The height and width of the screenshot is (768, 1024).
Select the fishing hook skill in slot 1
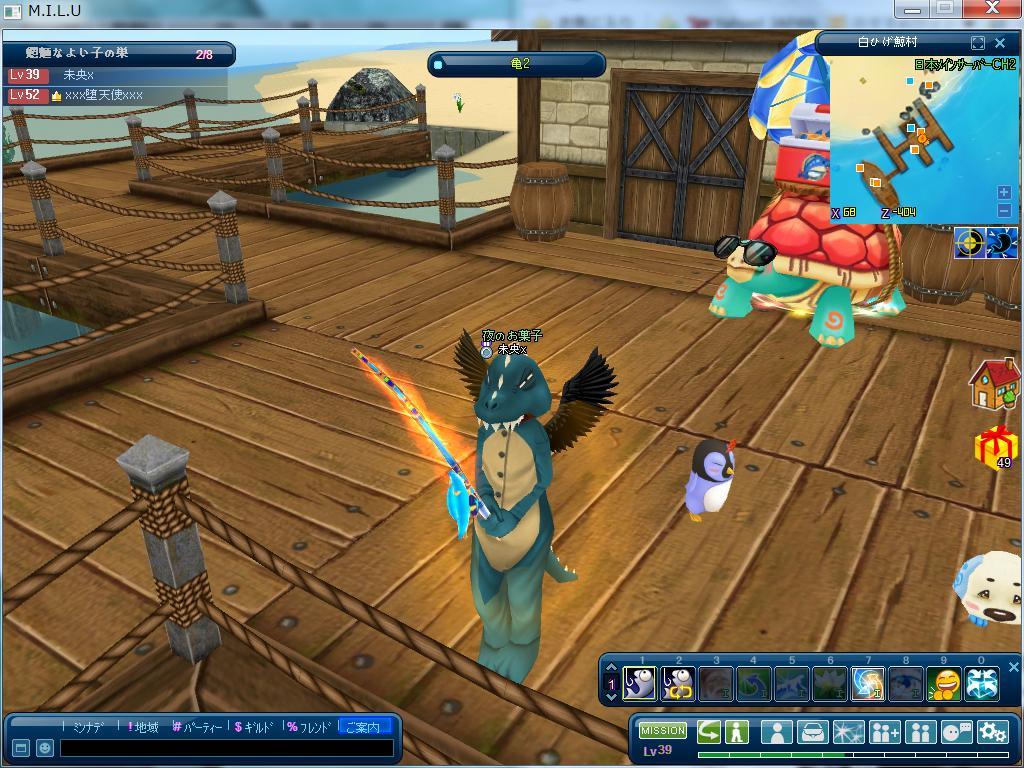click(640, 683)
